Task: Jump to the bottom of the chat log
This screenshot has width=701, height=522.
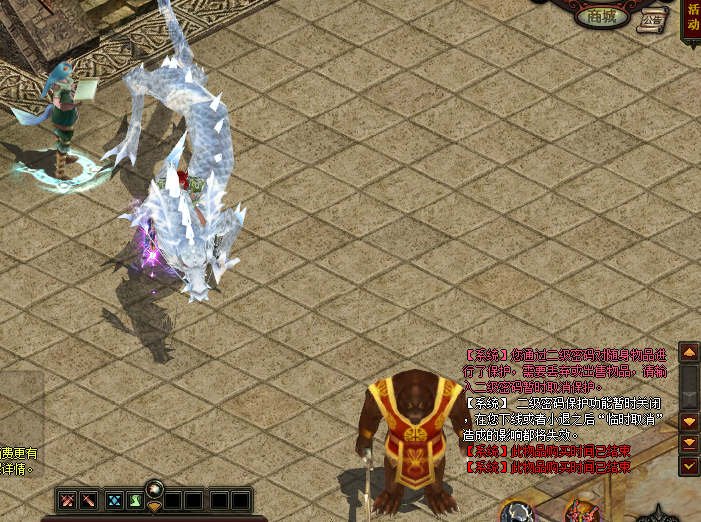Action: [689, 443]
